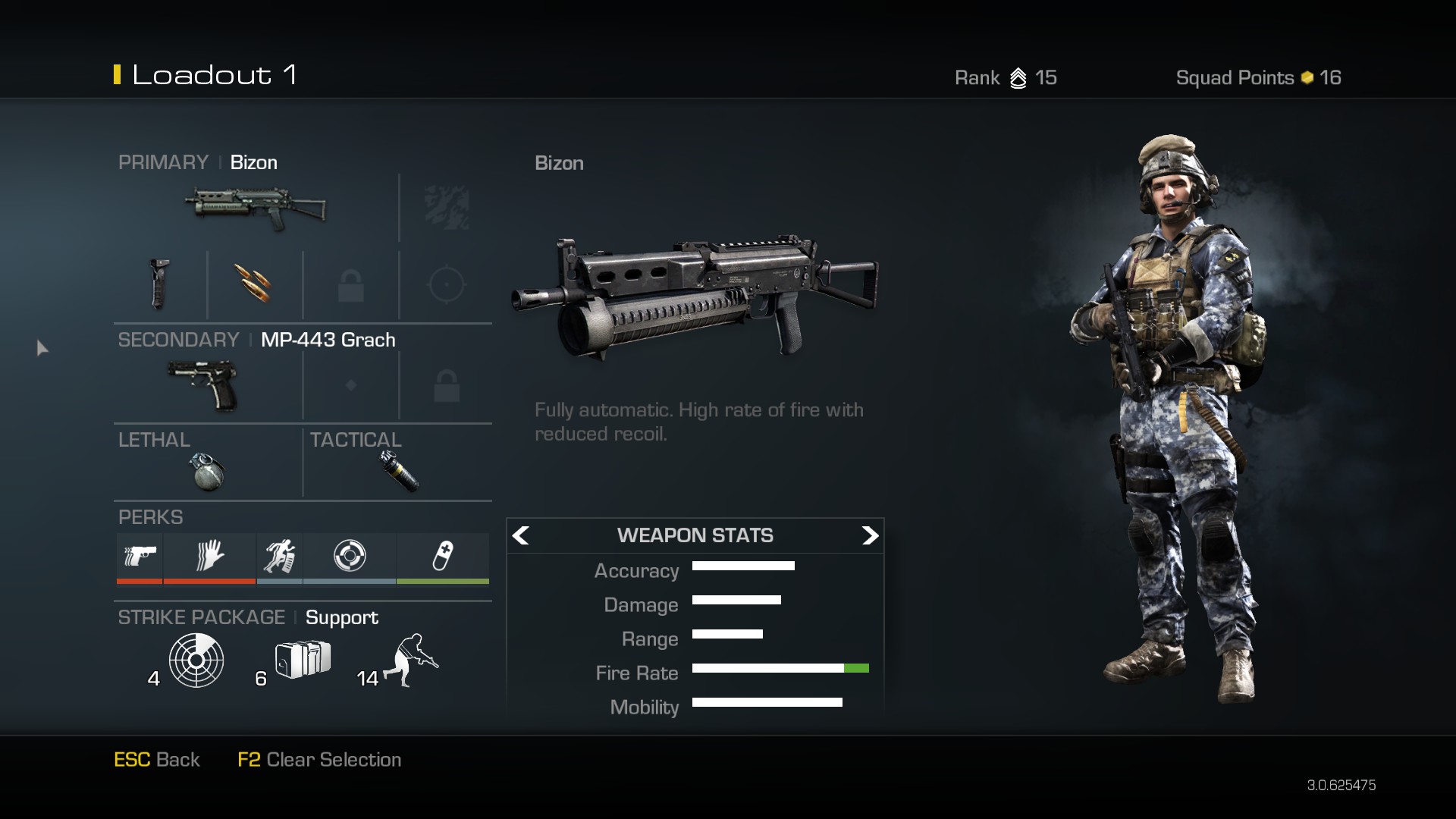Select the running soldier killstreak costing 14
The width and height of the screenshot is (1456, 819).
pos(412,661)
